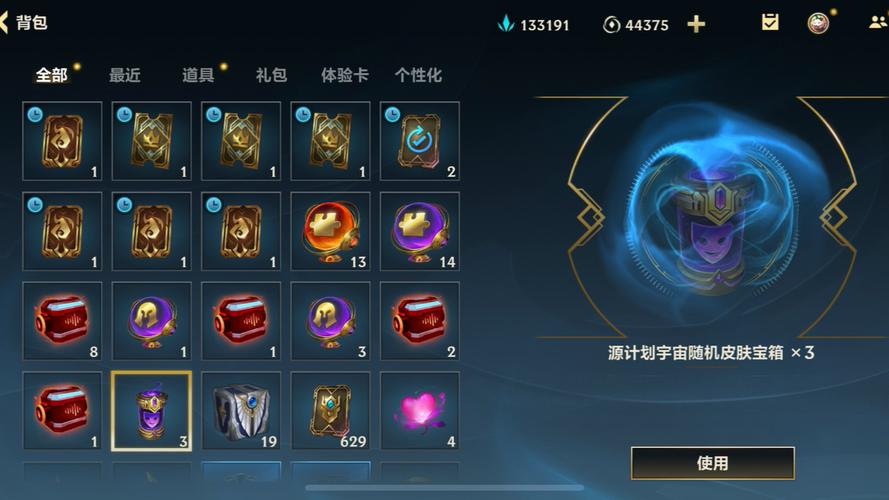Image resolution: width=889 pixels, height=500 pixels.
Task: Switch to the 体验卡 tab
Action: (x=344, y=75)
